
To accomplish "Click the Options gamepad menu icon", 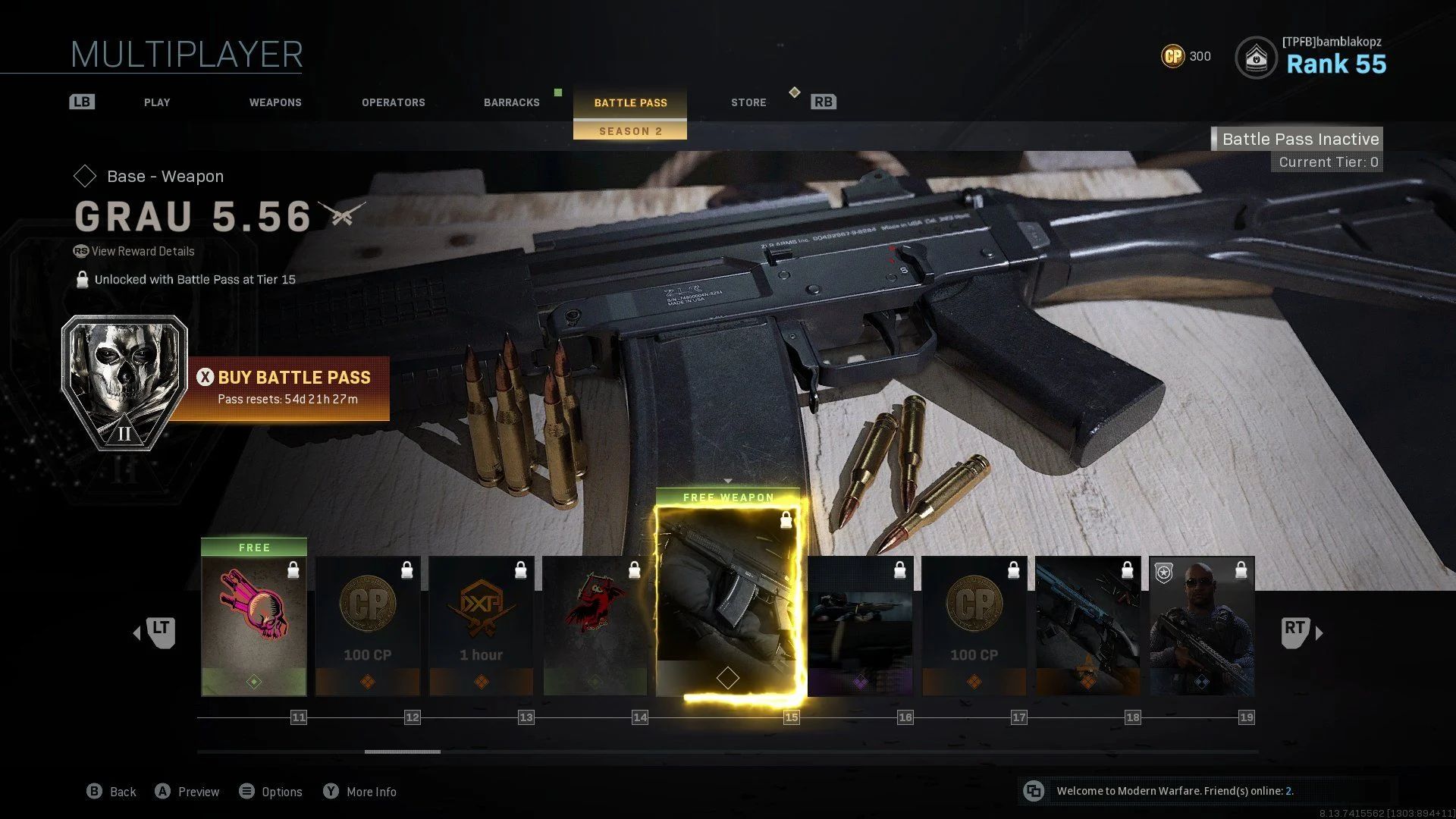I will click(246, 791).
